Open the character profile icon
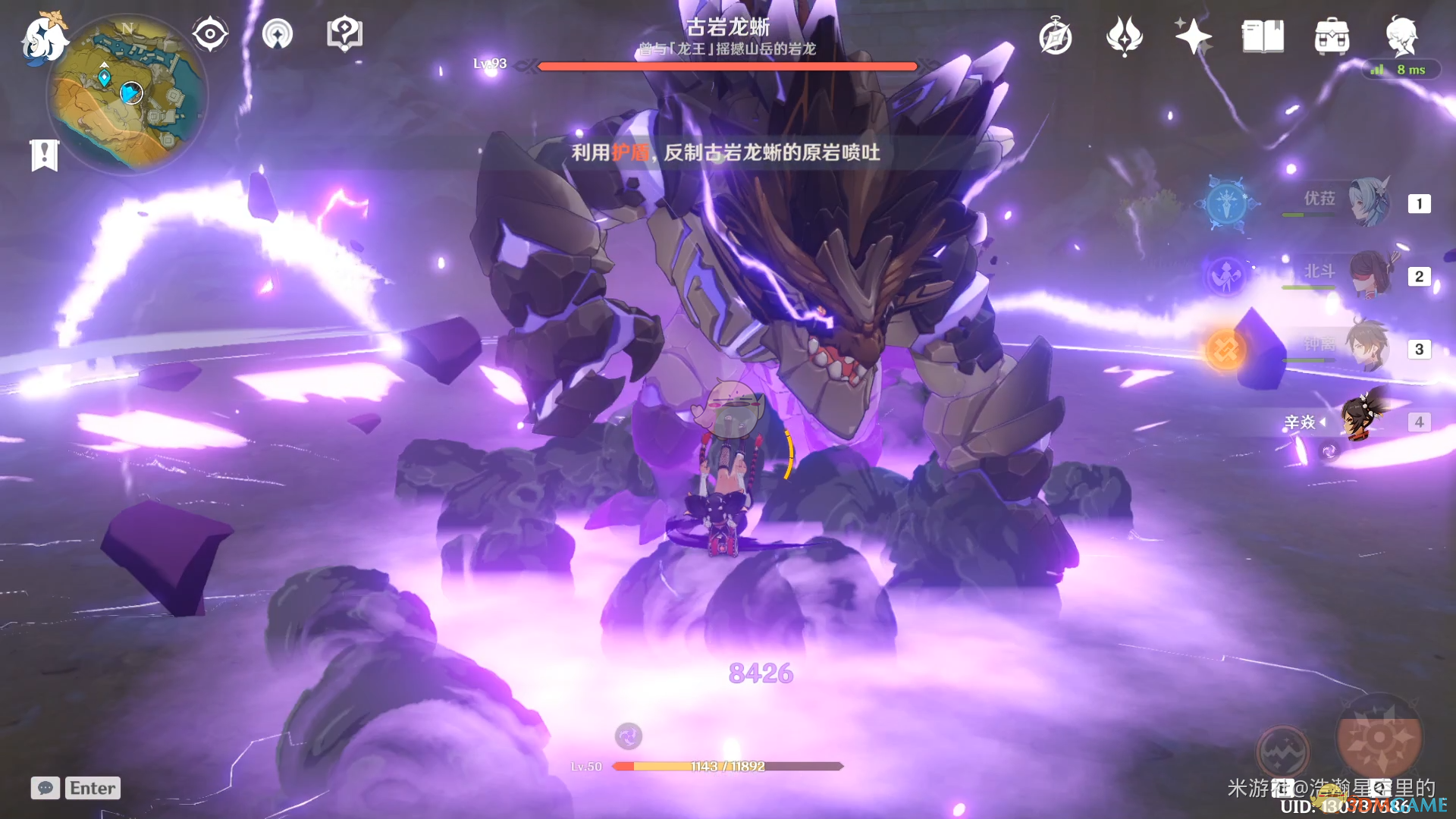Screen dimensions: 1456x819 1401,36
